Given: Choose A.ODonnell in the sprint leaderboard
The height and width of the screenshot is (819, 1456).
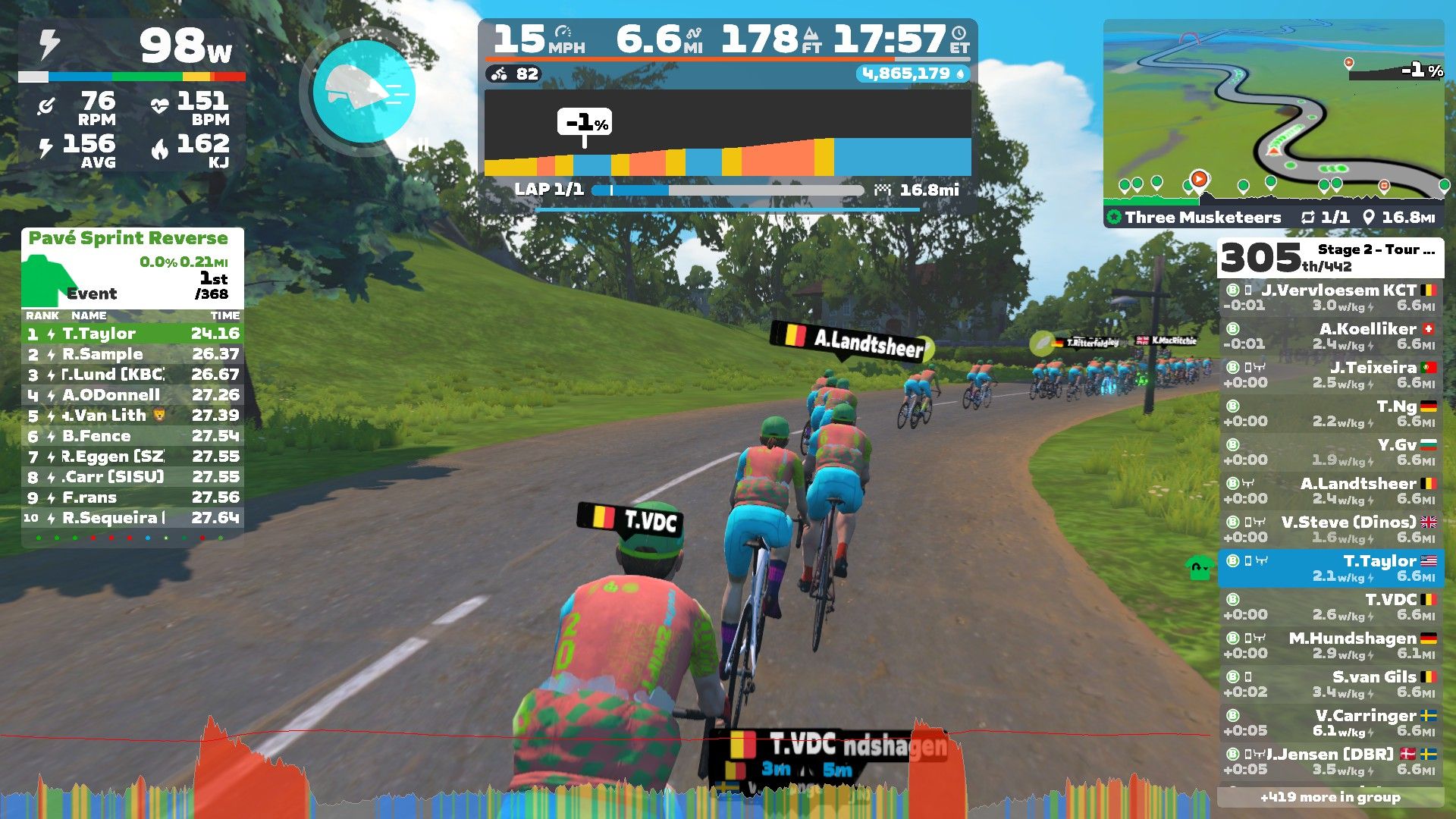Looking at the screenshot, I should pos(133,395).
